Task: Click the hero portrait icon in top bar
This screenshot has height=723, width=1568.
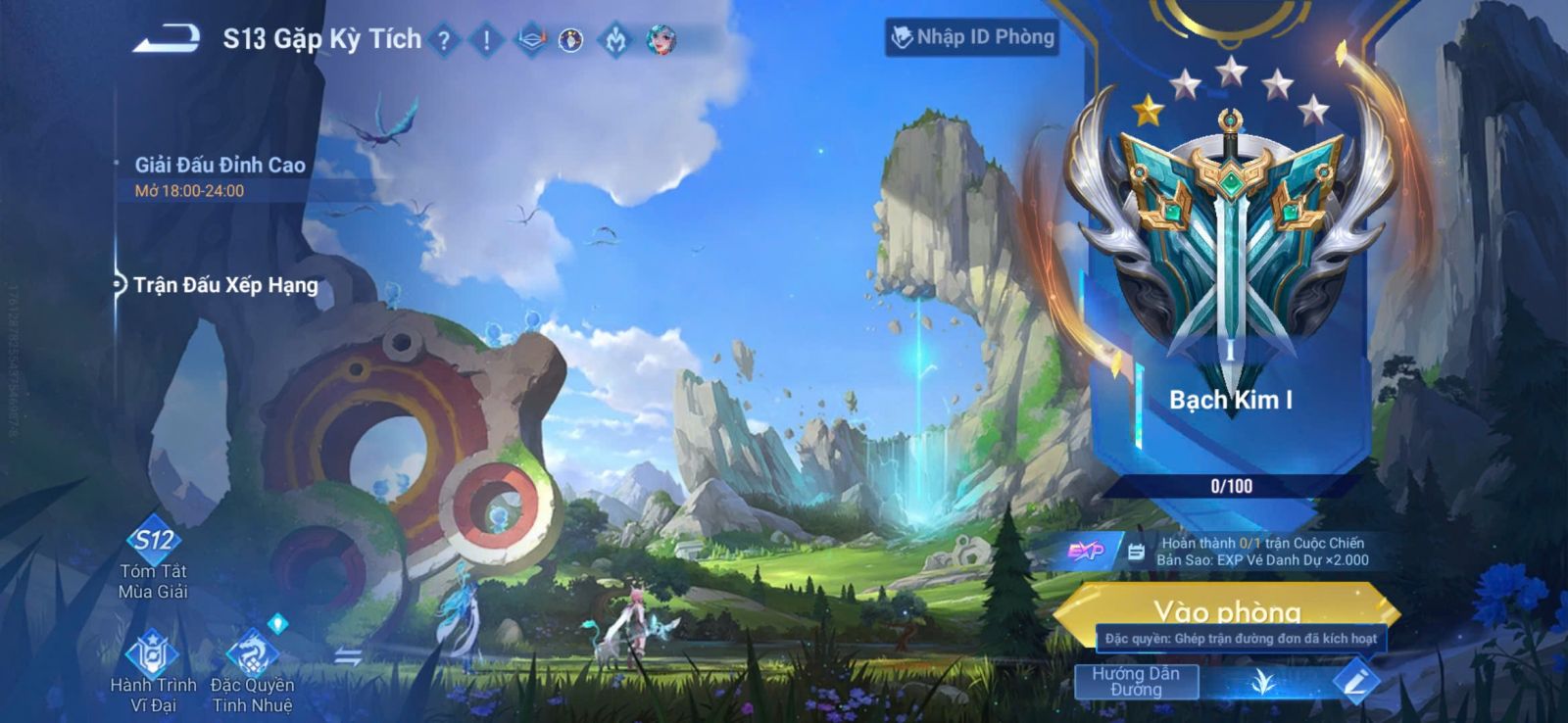Action: tap(661, 40)
